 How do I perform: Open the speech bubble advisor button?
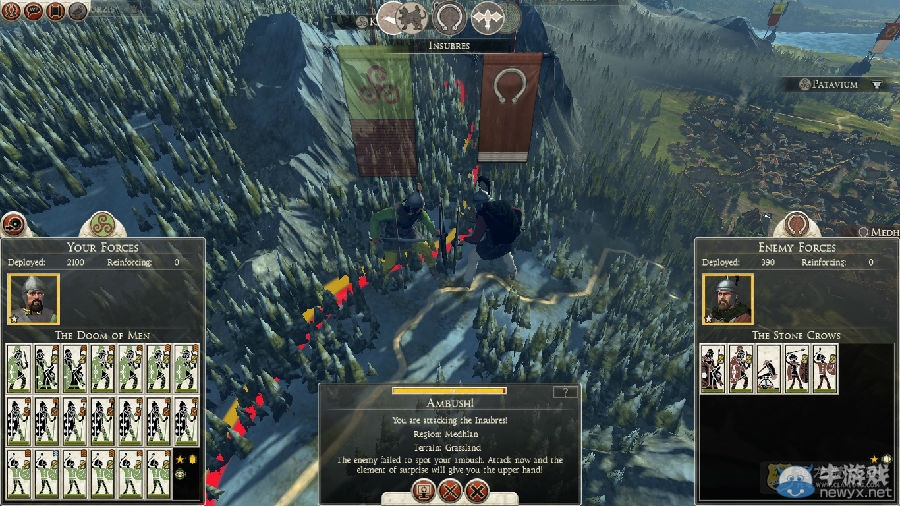coord(33,12)
